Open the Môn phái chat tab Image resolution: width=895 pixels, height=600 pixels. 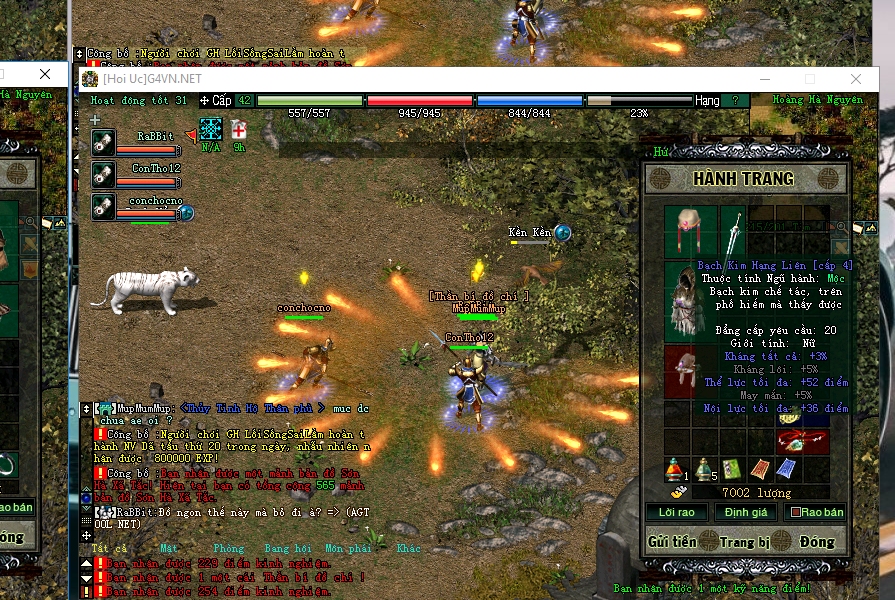(347, 548)
